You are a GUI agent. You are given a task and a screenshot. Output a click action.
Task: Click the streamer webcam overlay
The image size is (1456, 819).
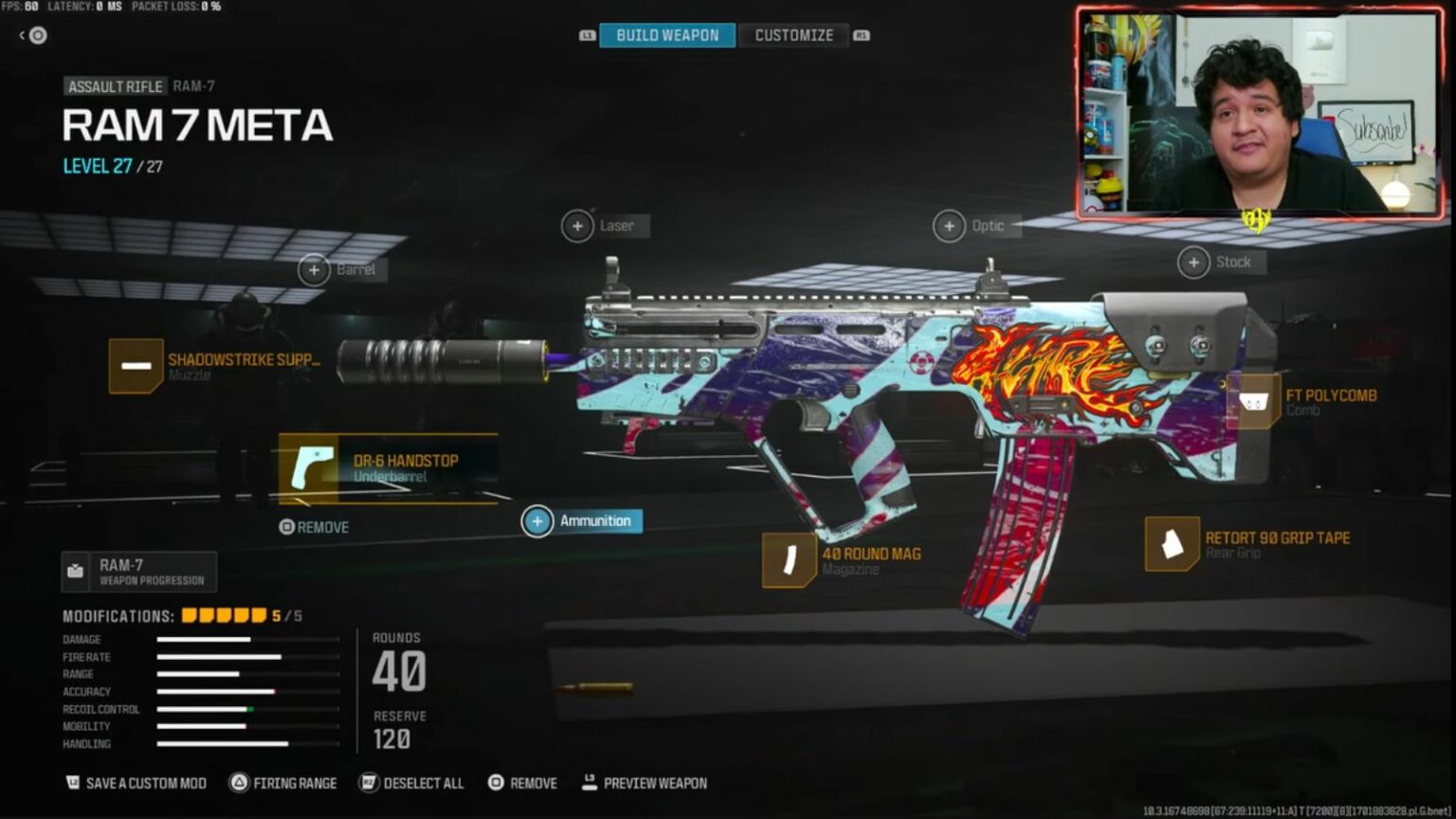pos(1261,114)
